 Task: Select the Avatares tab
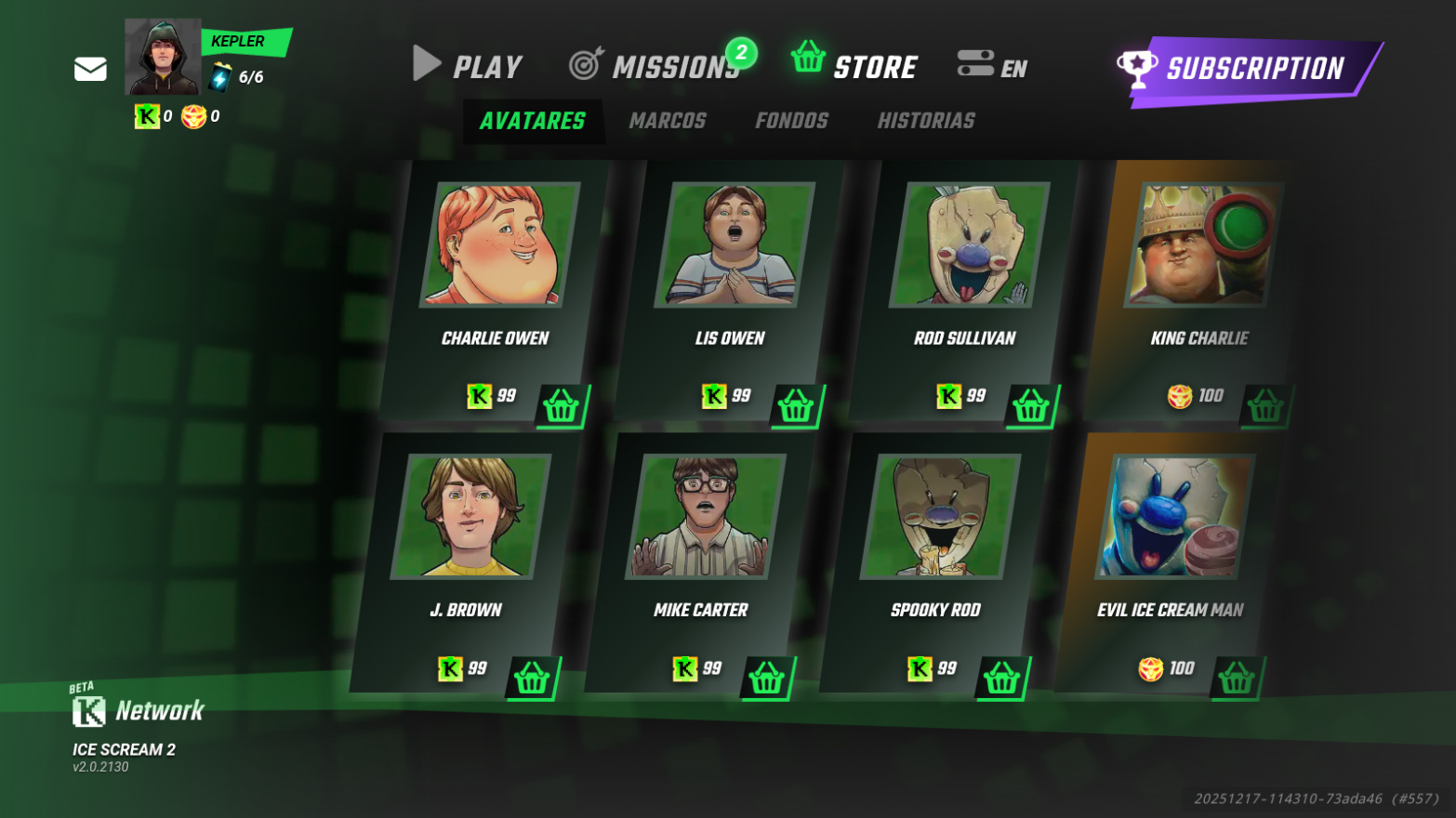(533, 121)
